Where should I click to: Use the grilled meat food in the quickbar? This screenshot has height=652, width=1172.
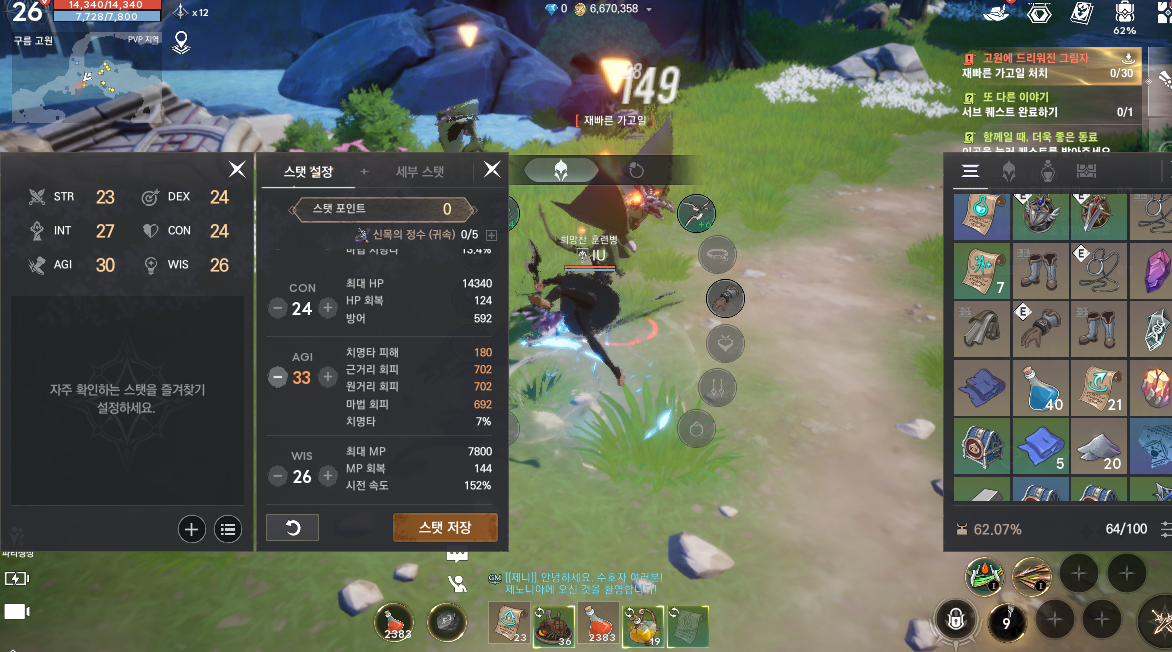[x=551, y=623]
